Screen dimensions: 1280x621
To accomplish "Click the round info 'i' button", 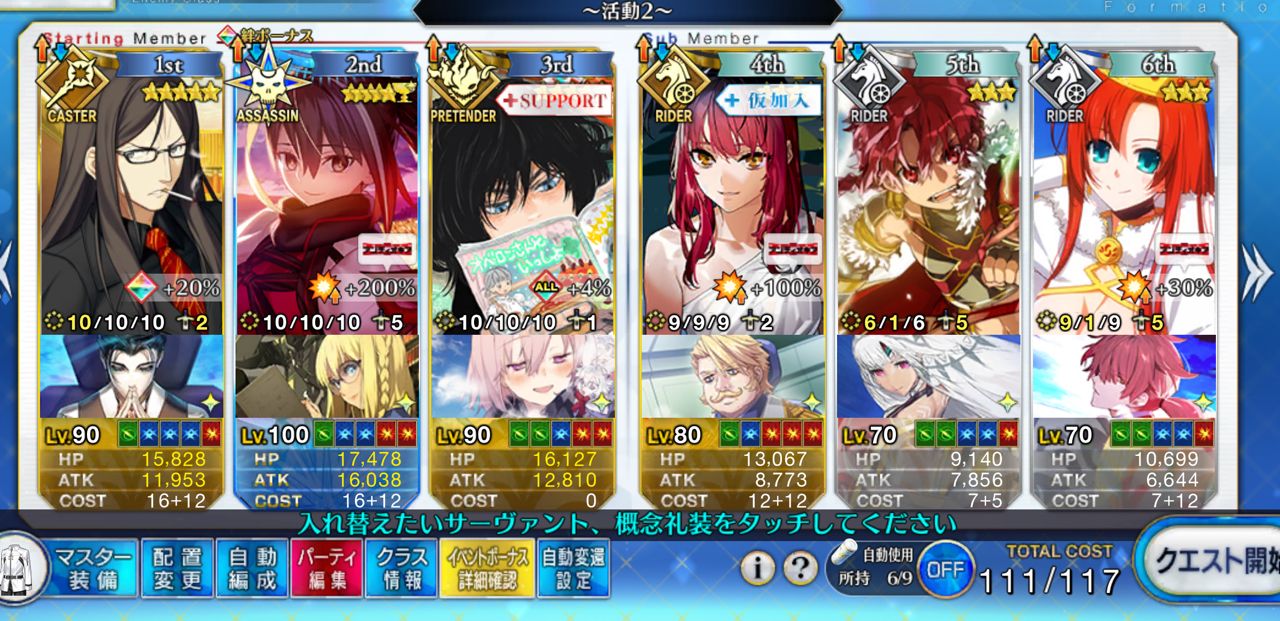I will [x=758, y=569].
